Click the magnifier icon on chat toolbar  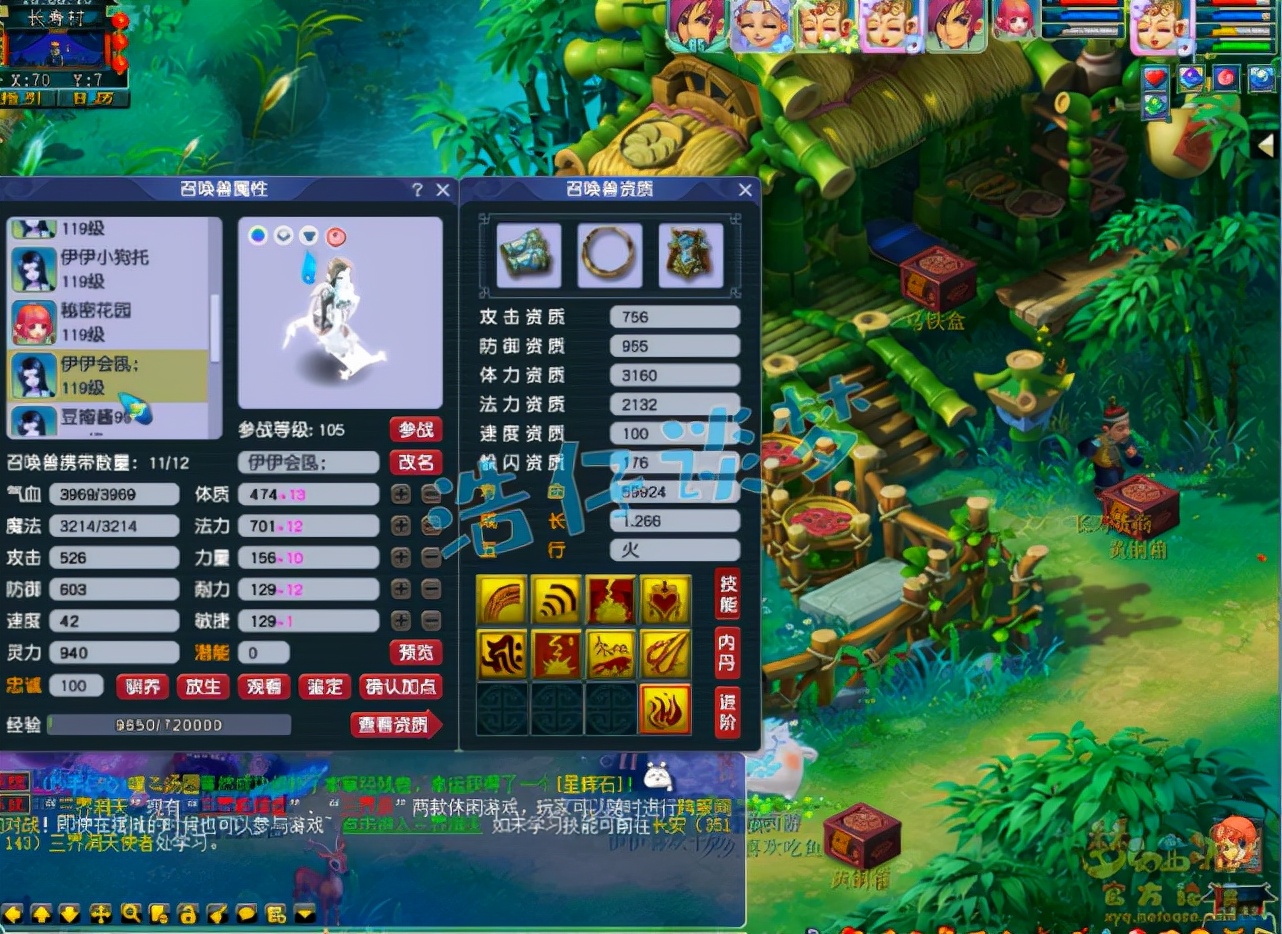(x=131, y=913)
